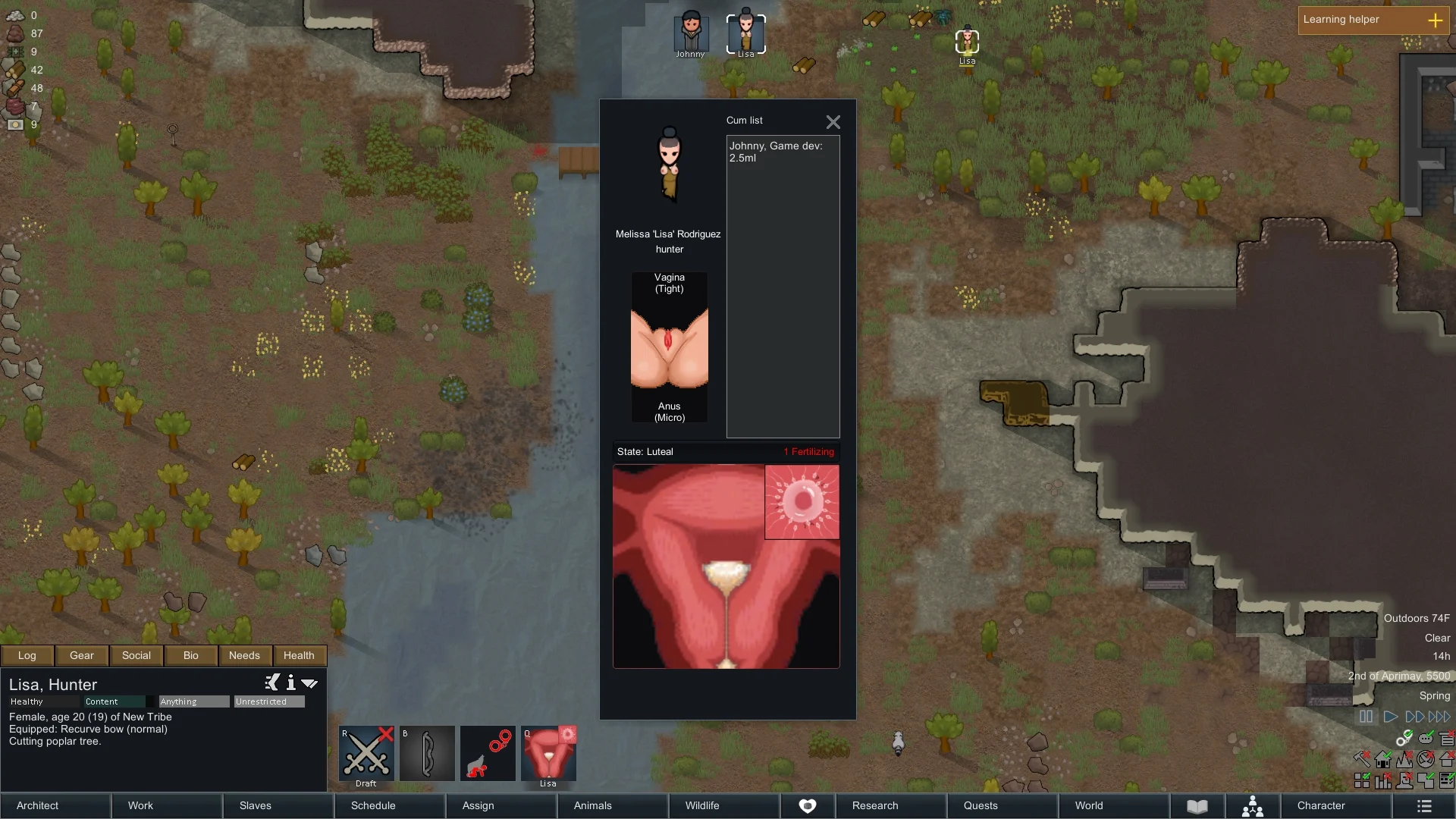This screenshot has width=1456, height=819.
Task: Open the Schedule menu
Action: coord(390,805)
